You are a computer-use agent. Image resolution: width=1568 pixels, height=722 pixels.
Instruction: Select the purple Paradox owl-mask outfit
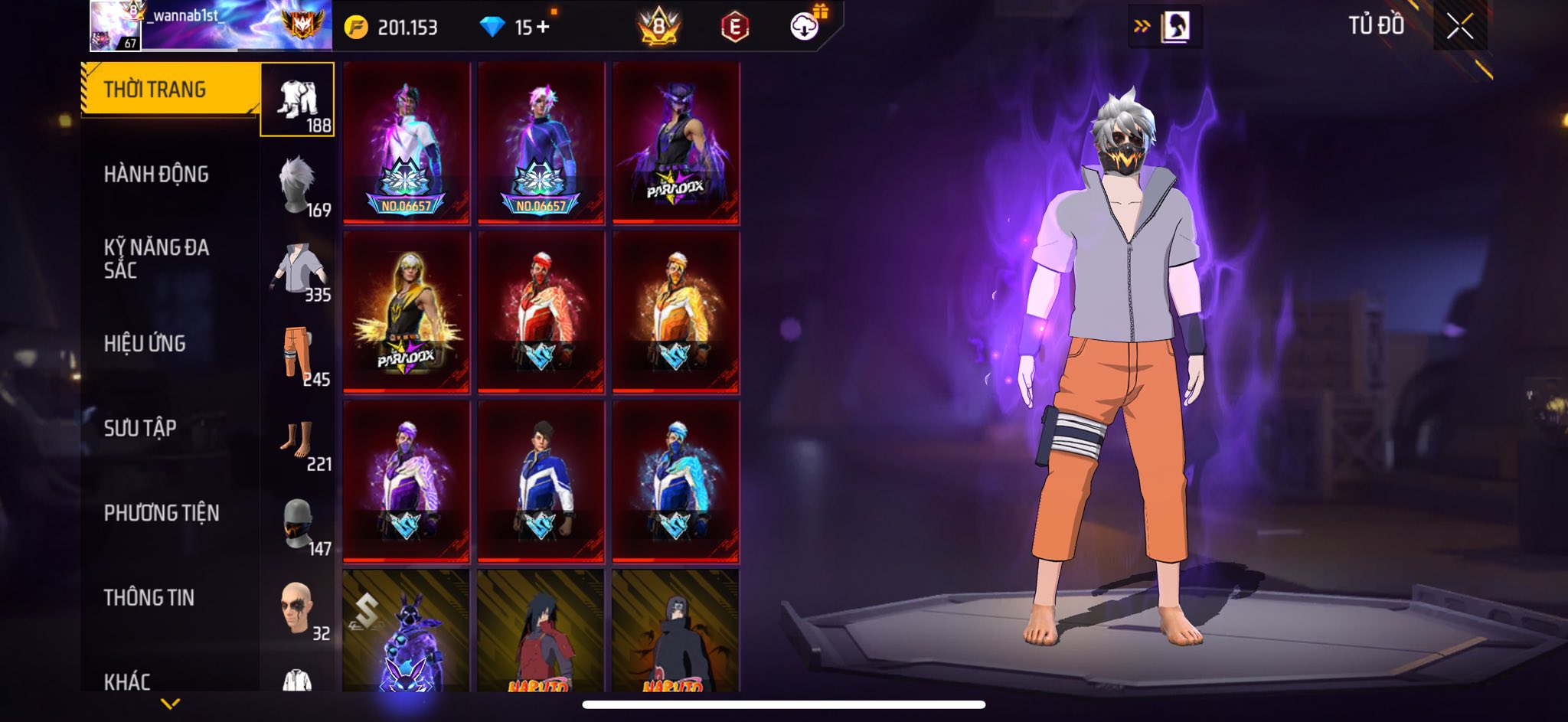click(676, 143)
